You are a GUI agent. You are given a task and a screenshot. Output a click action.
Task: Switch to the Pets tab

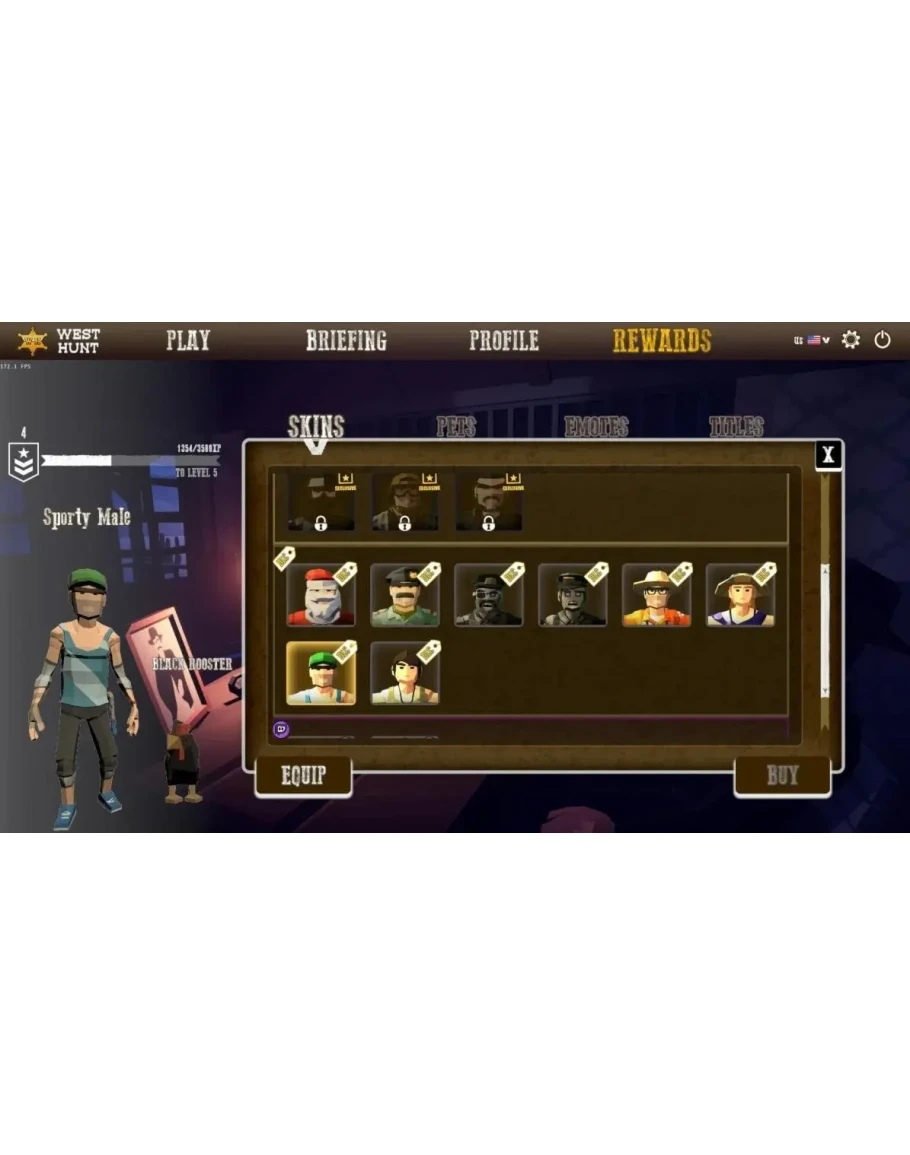point(456,428)
